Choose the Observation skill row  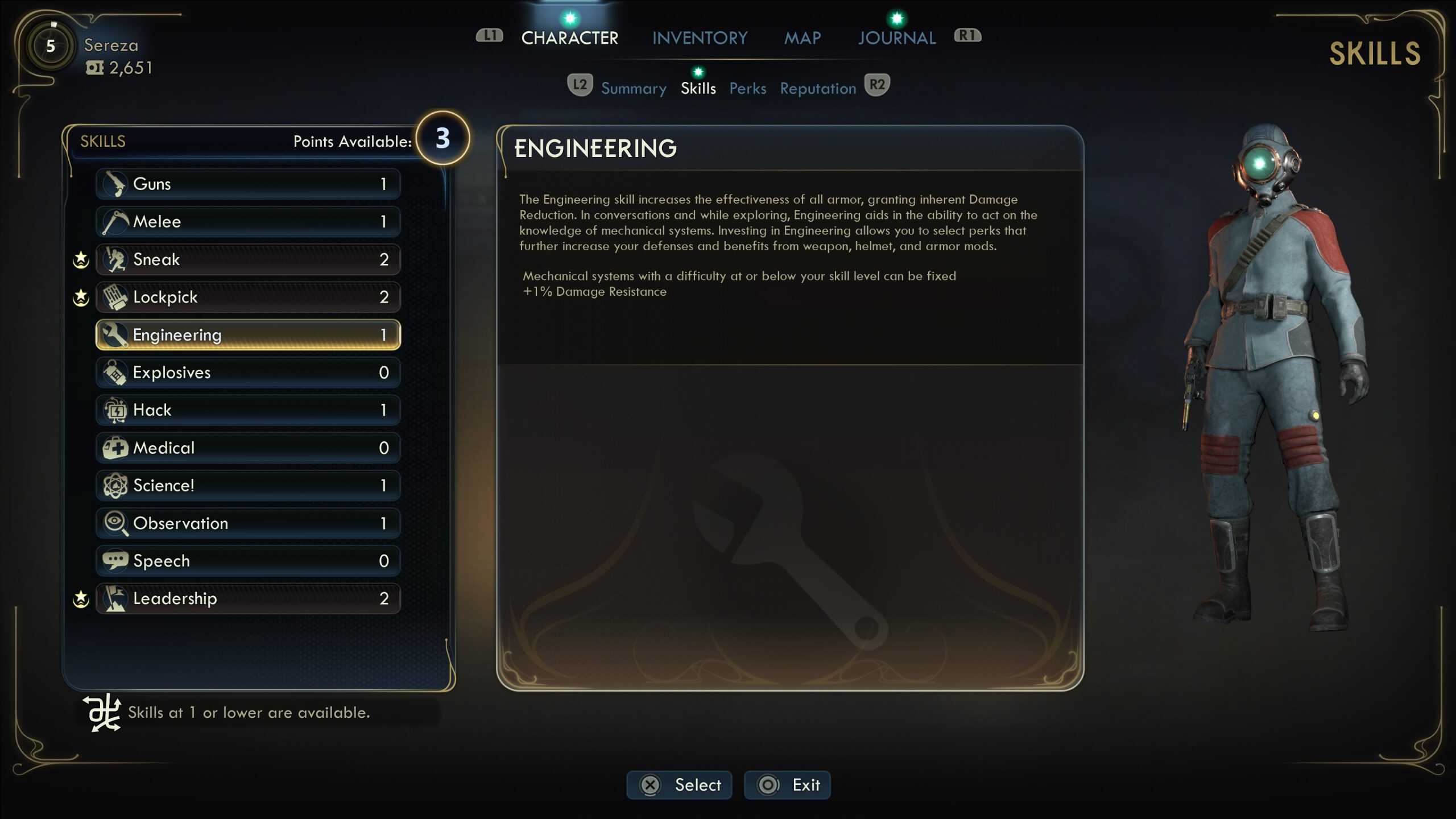(248, 523)
